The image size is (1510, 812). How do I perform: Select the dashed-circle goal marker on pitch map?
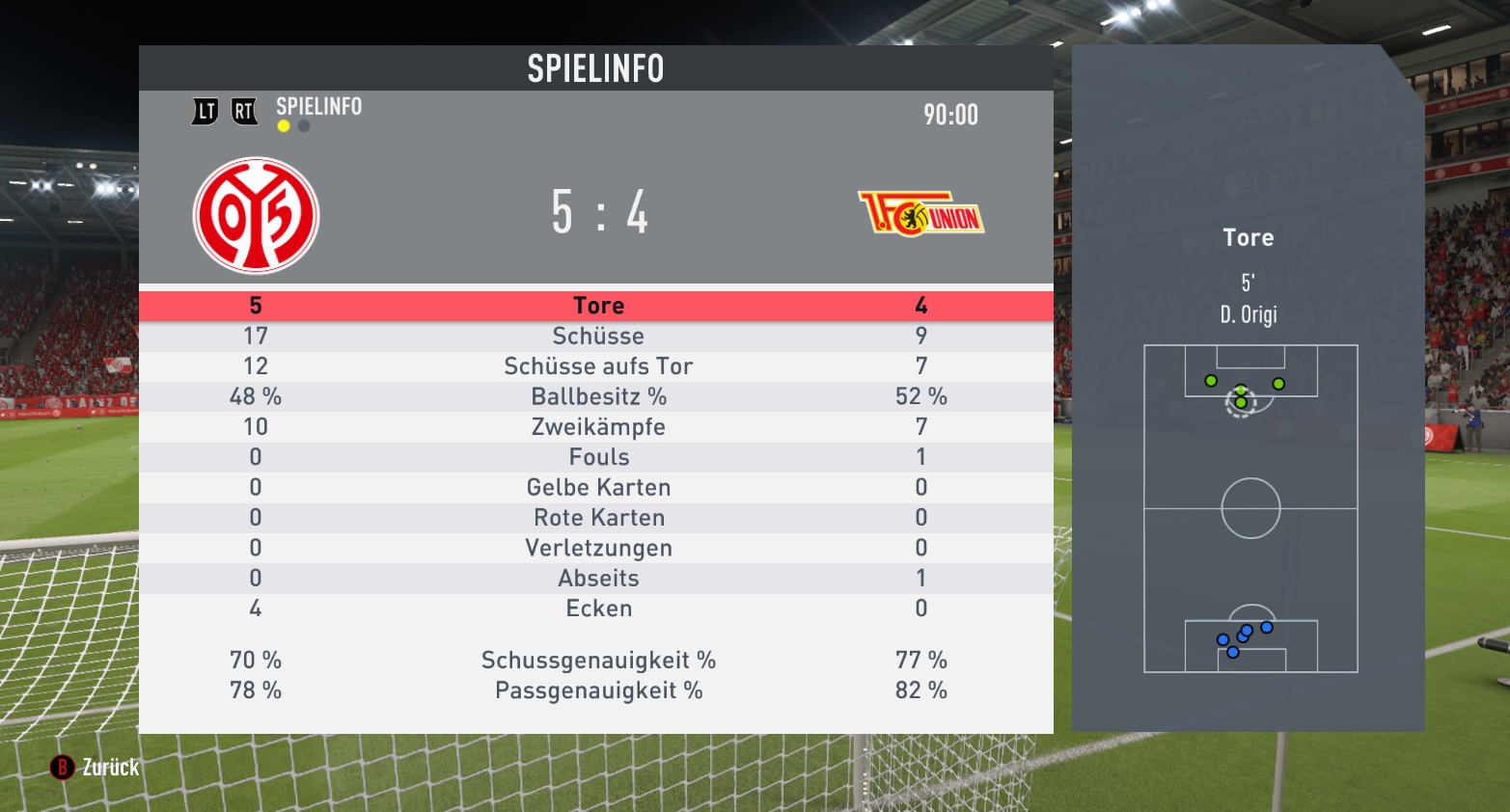click(1241, 402)
